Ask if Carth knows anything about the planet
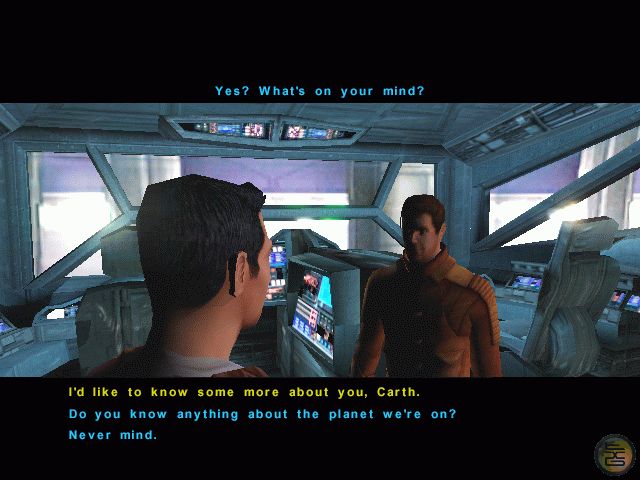This screenshot has width=640, height=480. (262, 414)
